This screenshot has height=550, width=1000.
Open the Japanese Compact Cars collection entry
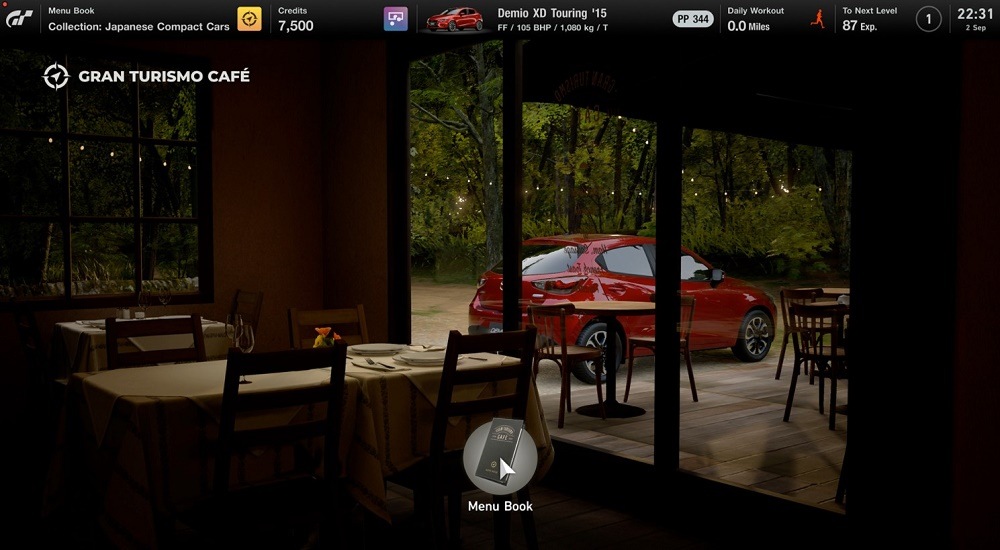point(139,26)
